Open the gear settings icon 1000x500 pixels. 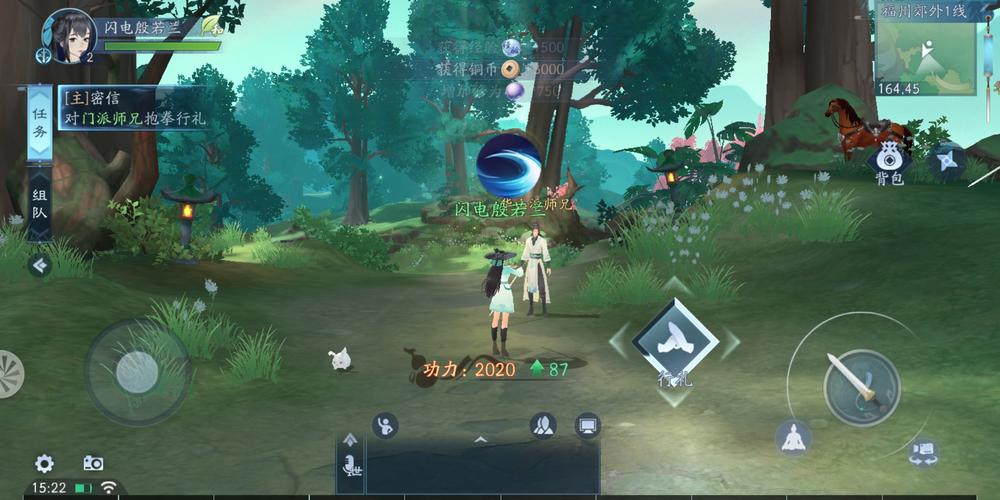coord(44,463)
